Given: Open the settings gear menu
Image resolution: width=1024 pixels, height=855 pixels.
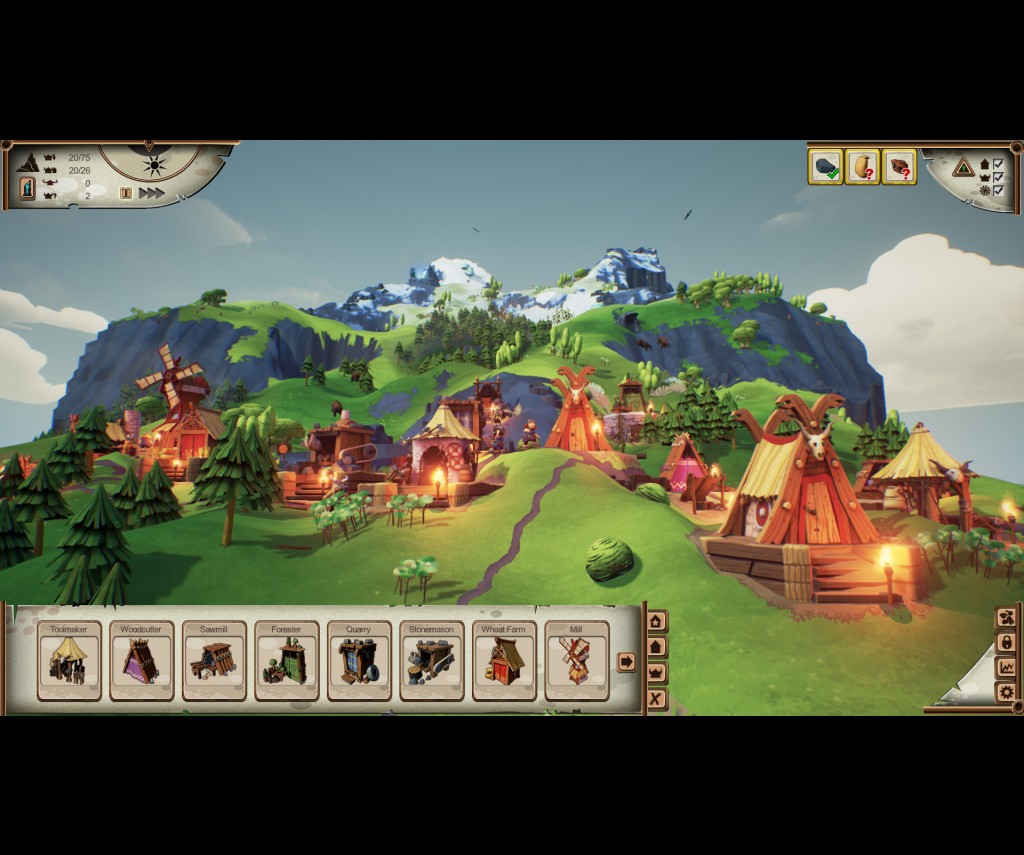Looking at the screenshot, I should pyautogui.click(x=1006, y=692).
